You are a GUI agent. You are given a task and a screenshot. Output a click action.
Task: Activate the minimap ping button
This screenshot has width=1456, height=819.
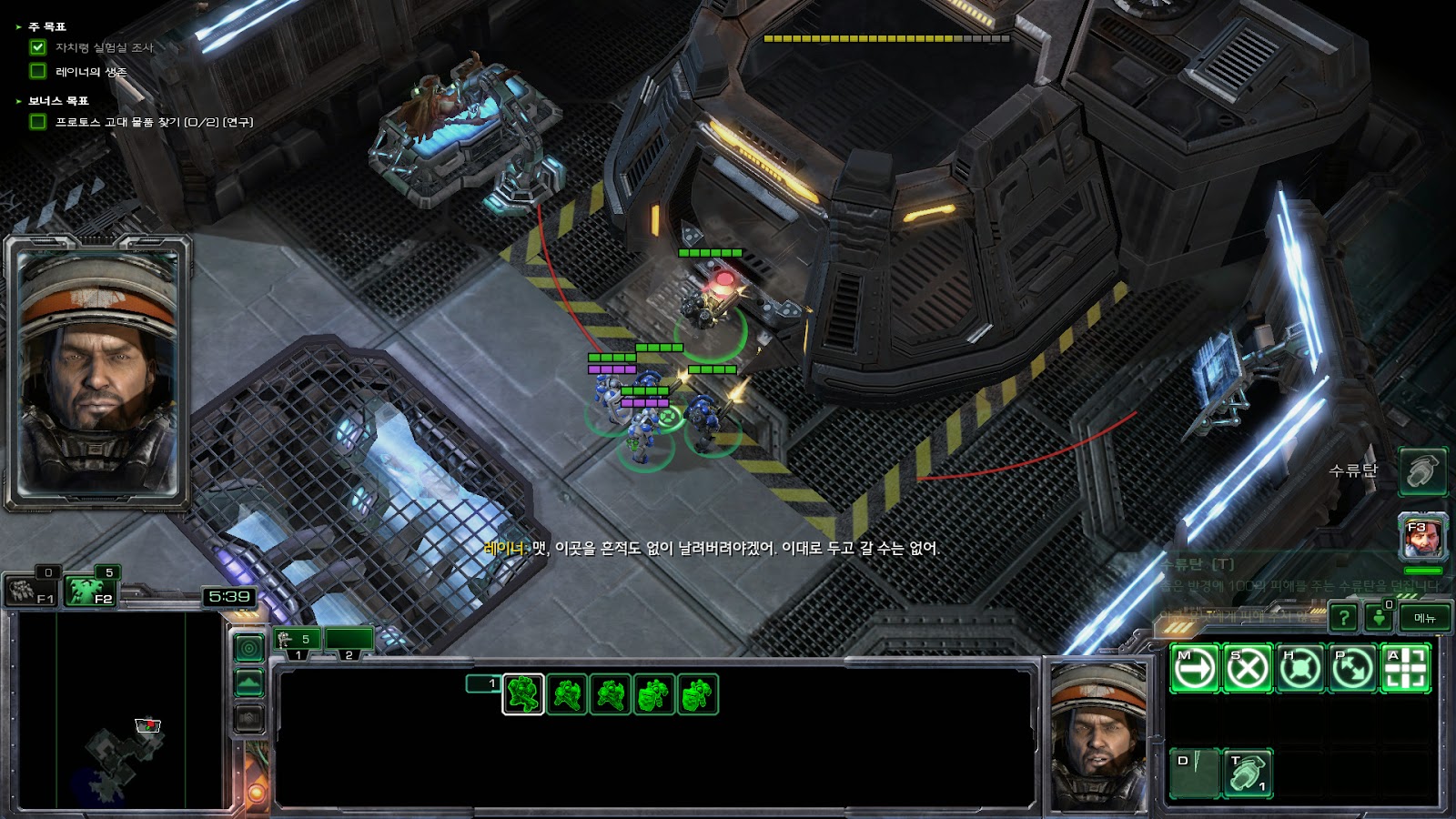(x=249, y=648)
